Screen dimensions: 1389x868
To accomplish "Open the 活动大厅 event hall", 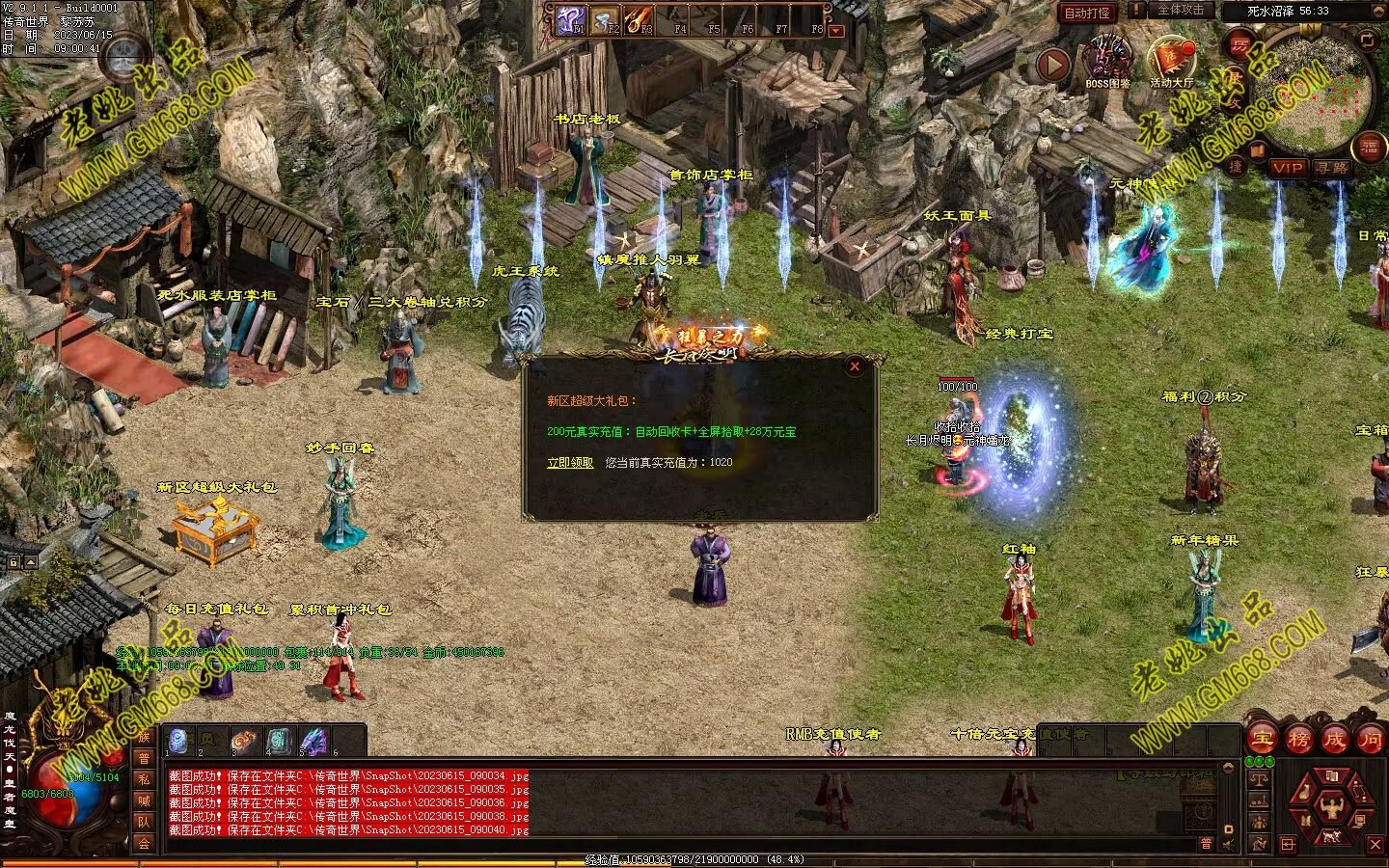I will coord(1171,60).
